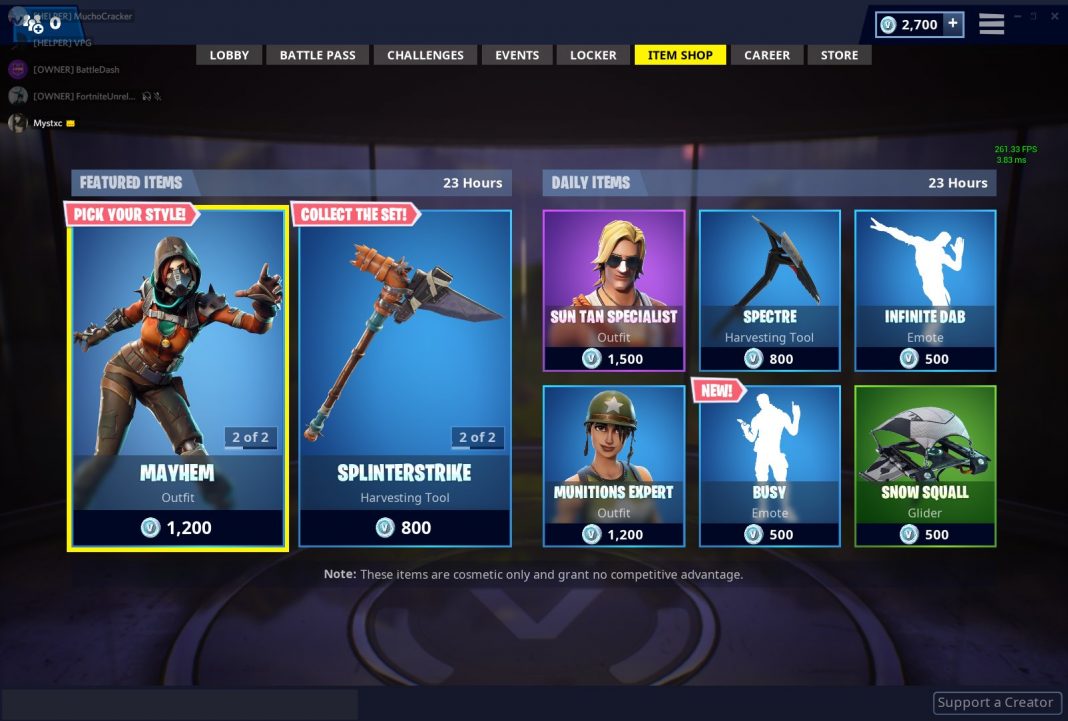Click the Support a Creator button
Viewport: 1068px width, 721px height.
click(995, 703)
